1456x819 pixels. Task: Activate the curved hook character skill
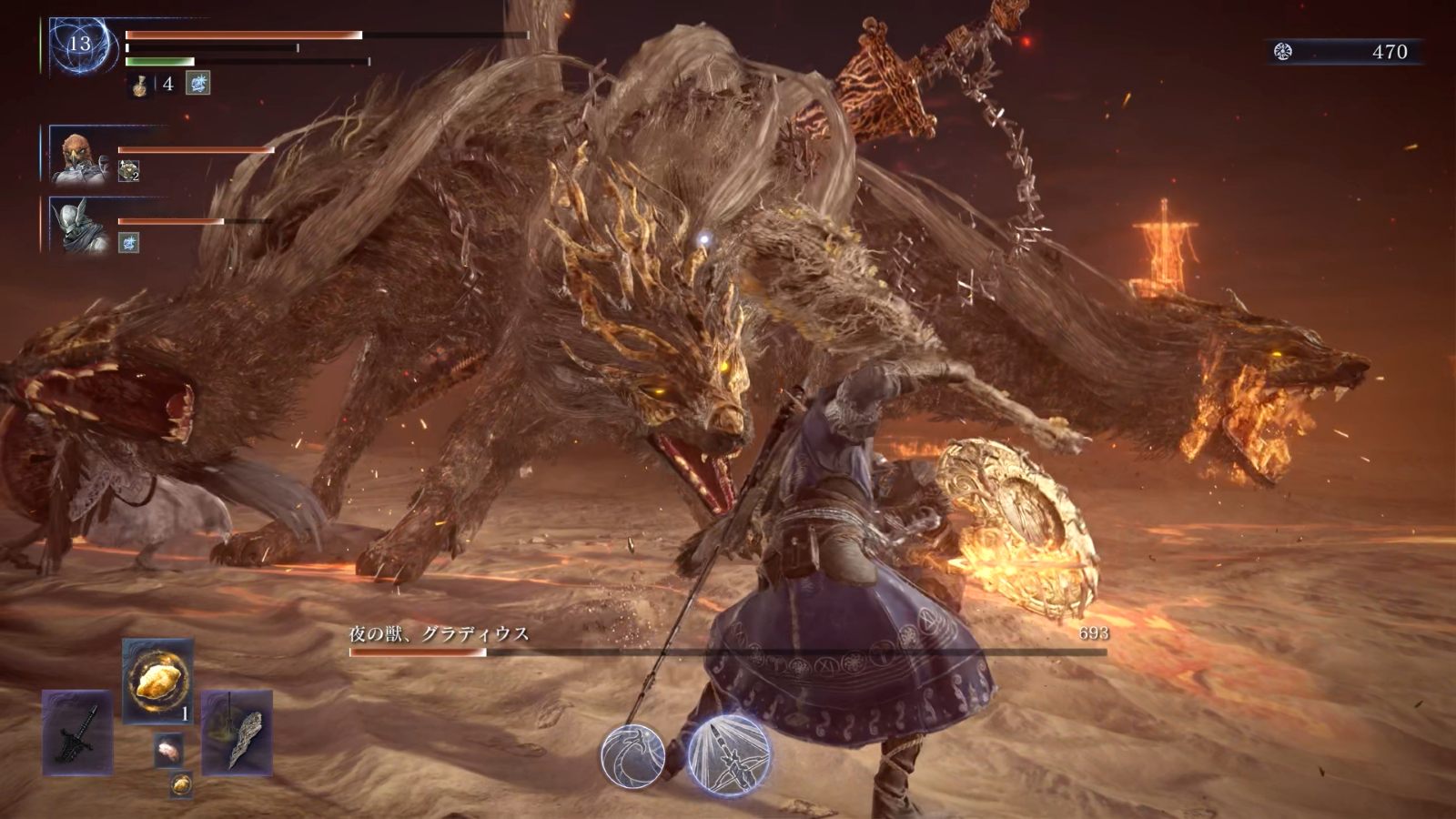pos(632,754)
